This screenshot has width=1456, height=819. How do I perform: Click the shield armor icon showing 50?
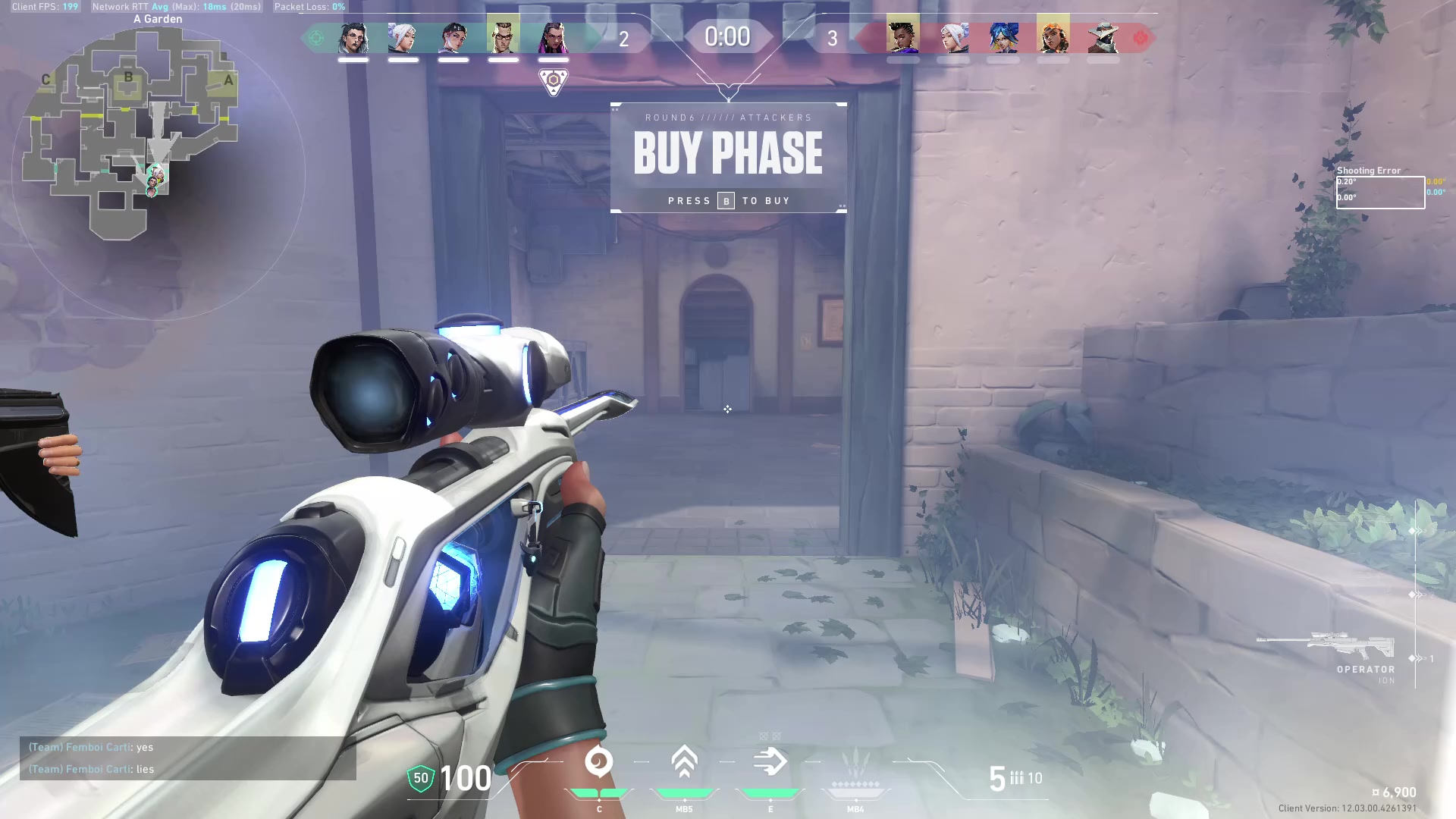(x=419, y=778)
